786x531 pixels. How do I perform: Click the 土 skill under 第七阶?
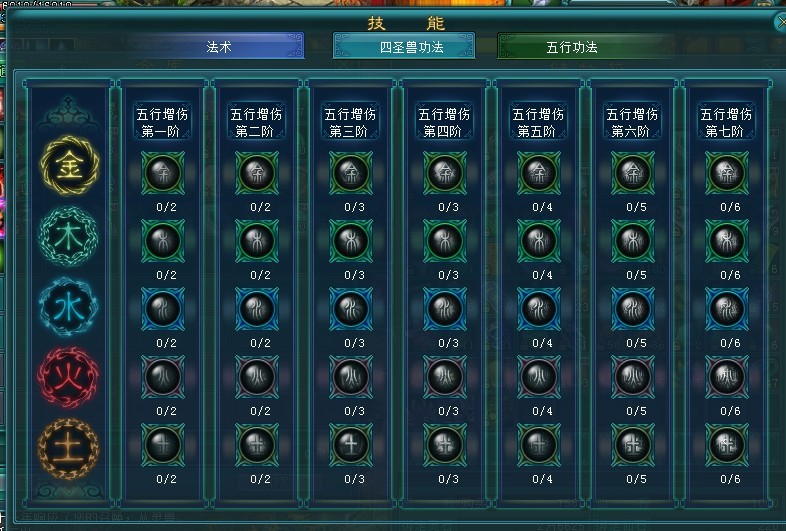(725, 442)
